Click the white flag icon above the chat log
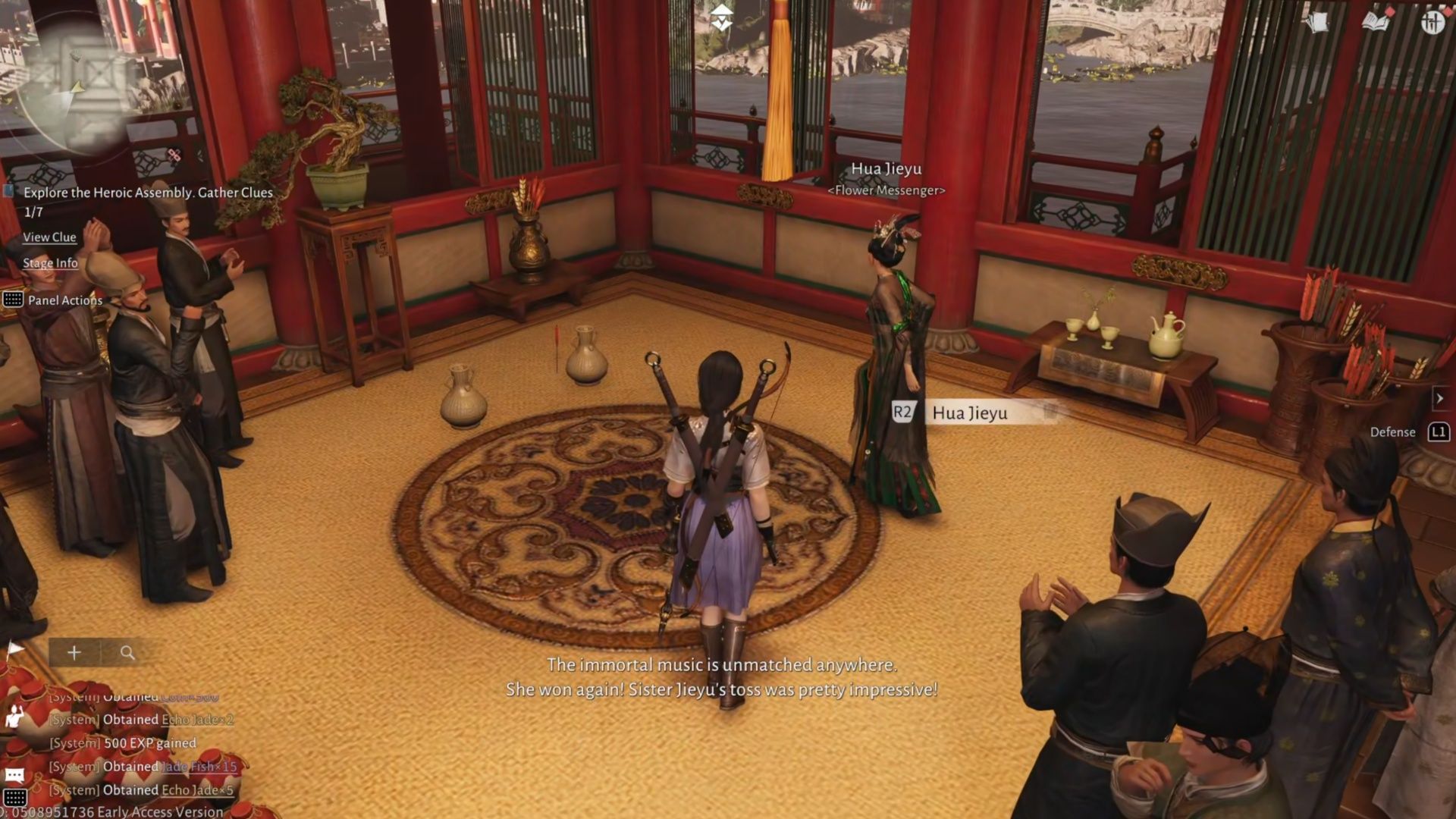1456x819 pixels. coord(15,648)
